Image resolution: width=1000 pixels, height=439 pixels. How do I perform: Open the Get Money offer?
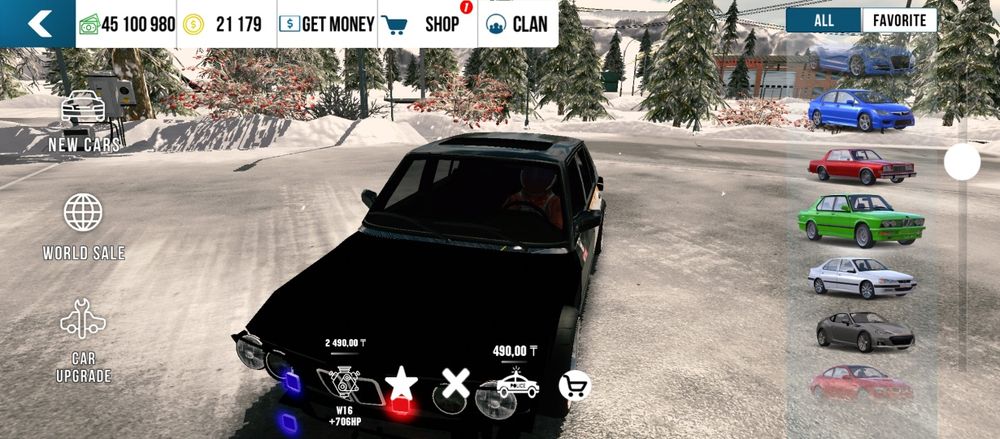[326, 24]
